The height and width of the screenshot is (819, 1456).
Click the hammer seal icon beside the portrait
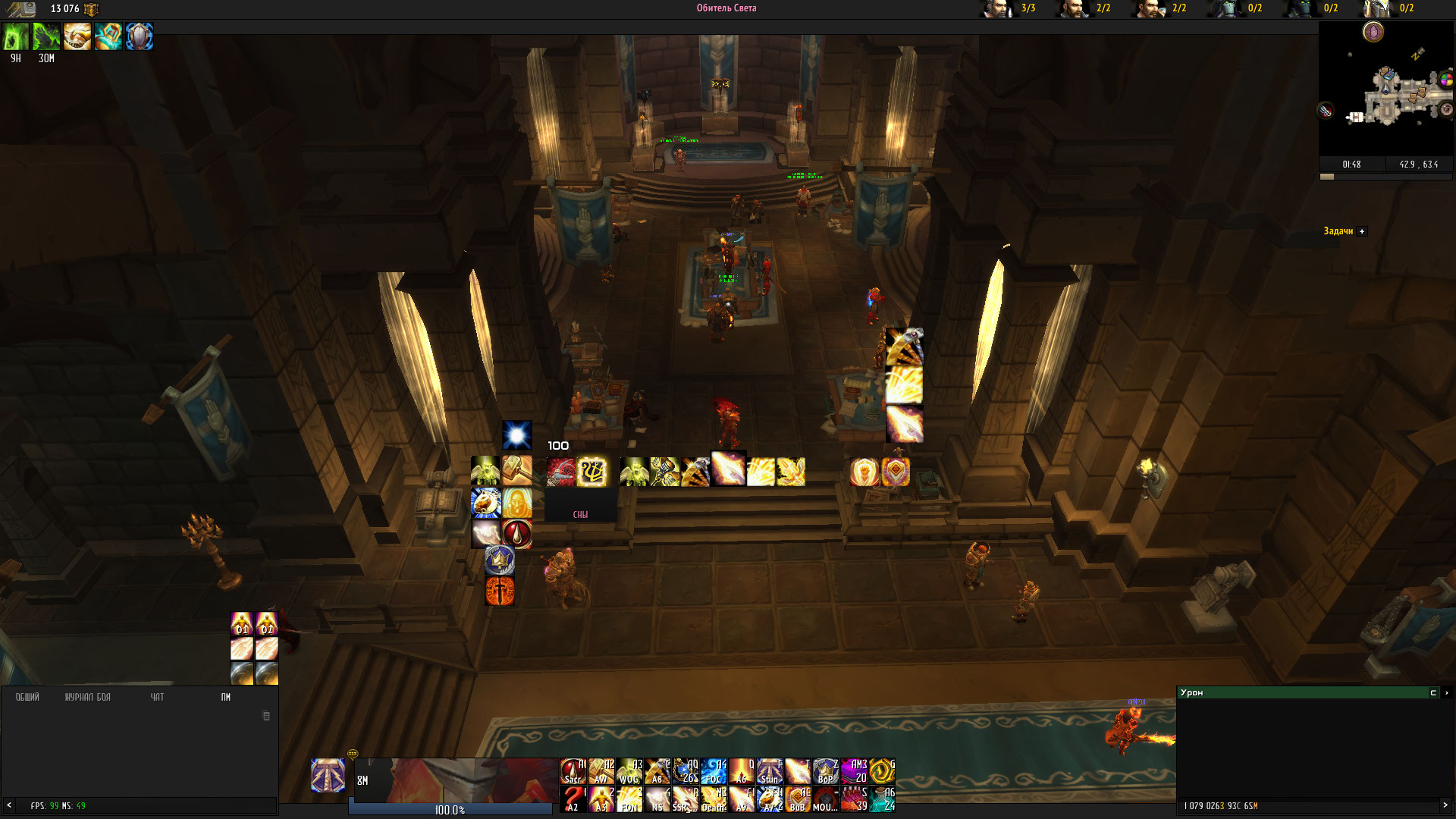(328, 775)
